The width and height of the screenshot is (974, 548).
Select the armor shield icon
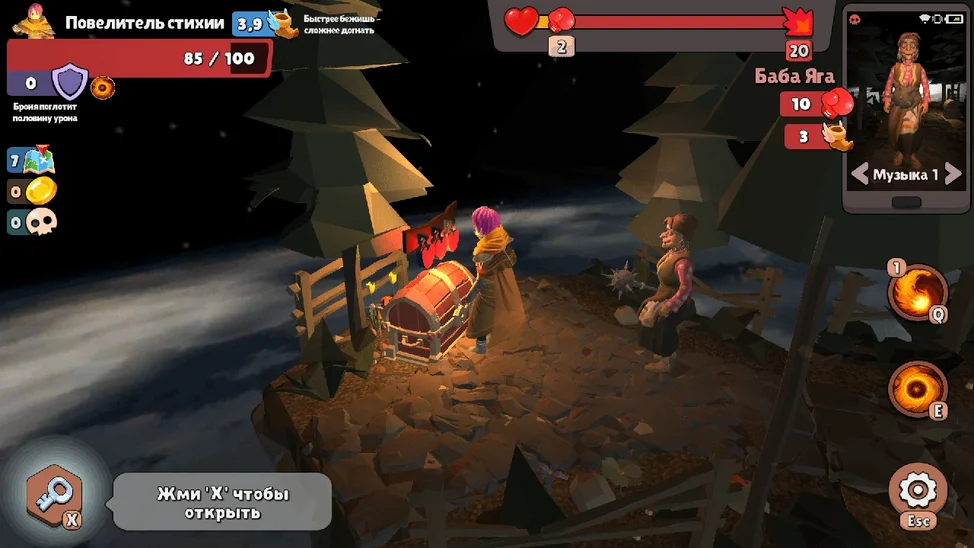[x=69, y=83]
